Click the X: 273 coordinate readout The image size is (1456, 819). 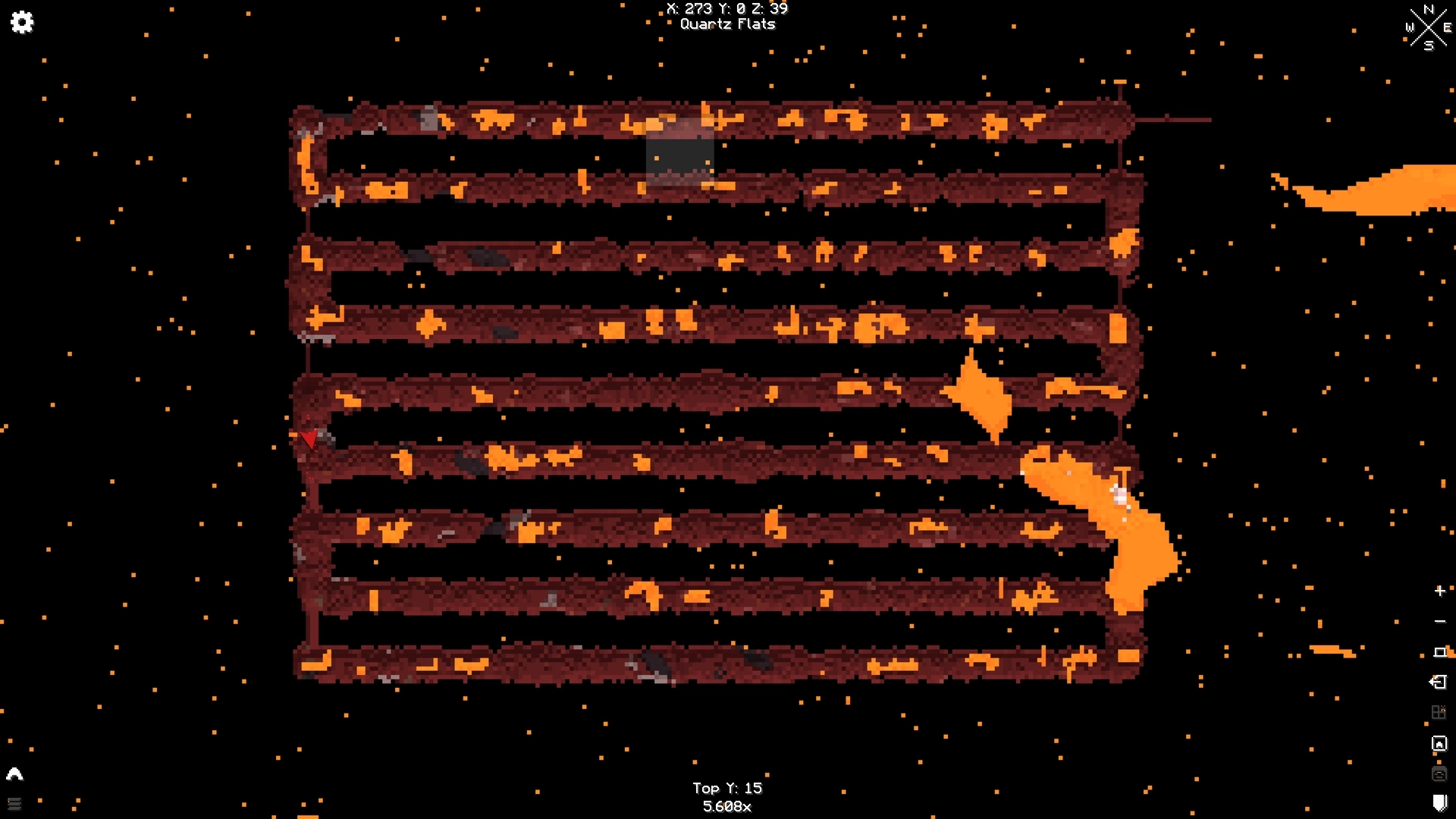click(x=689, y=9)
